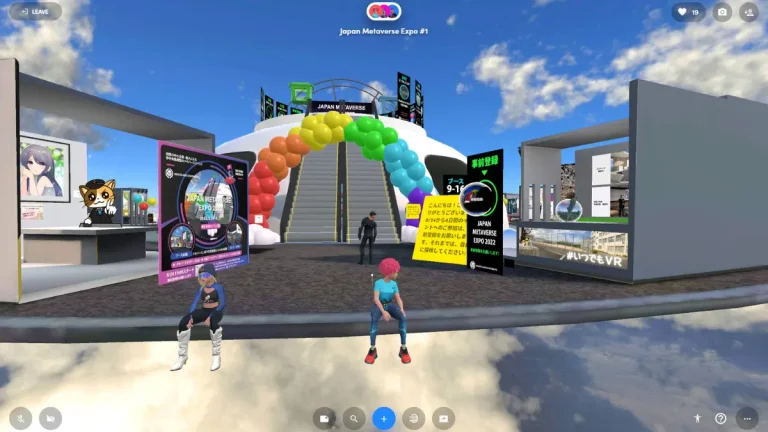The image size is (768, 432).
Task: Open the invite people button
Action: coord(749,12)
